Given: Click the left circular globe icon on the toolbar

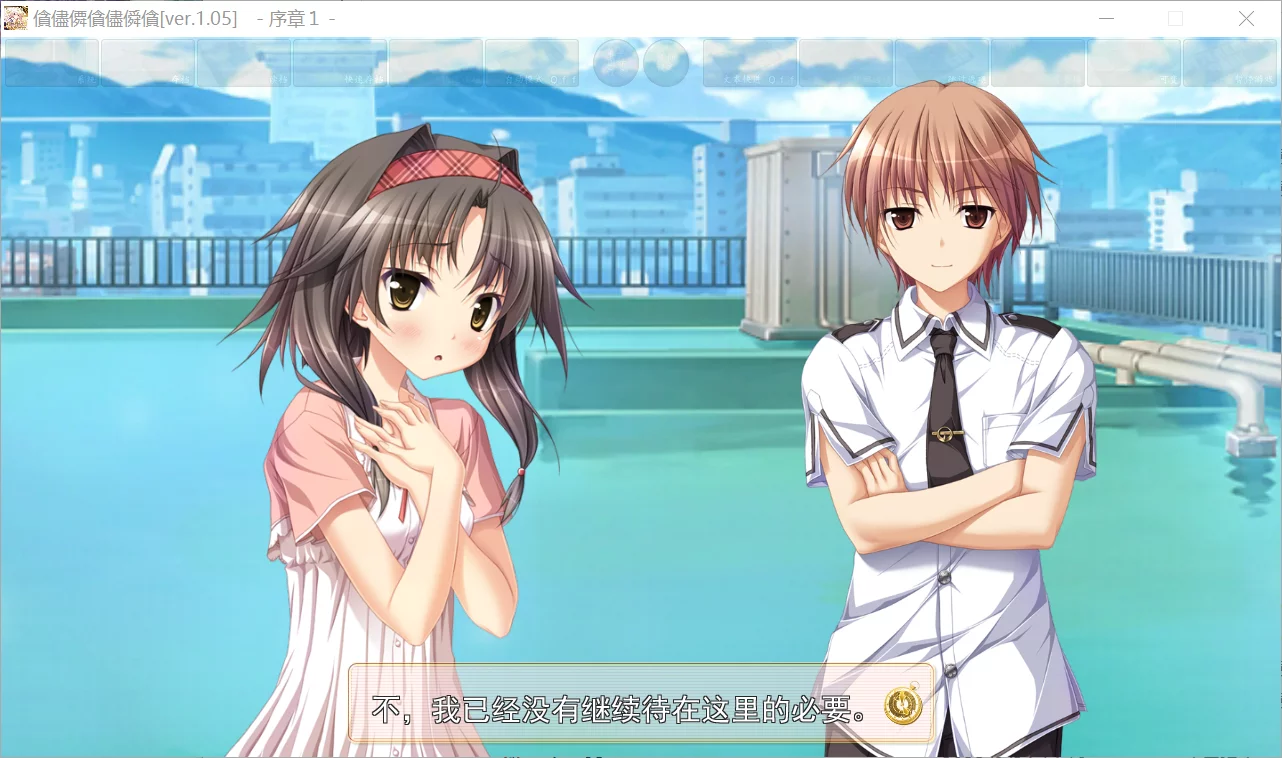Looking at the screenshot, I should [x=616, y=63].
